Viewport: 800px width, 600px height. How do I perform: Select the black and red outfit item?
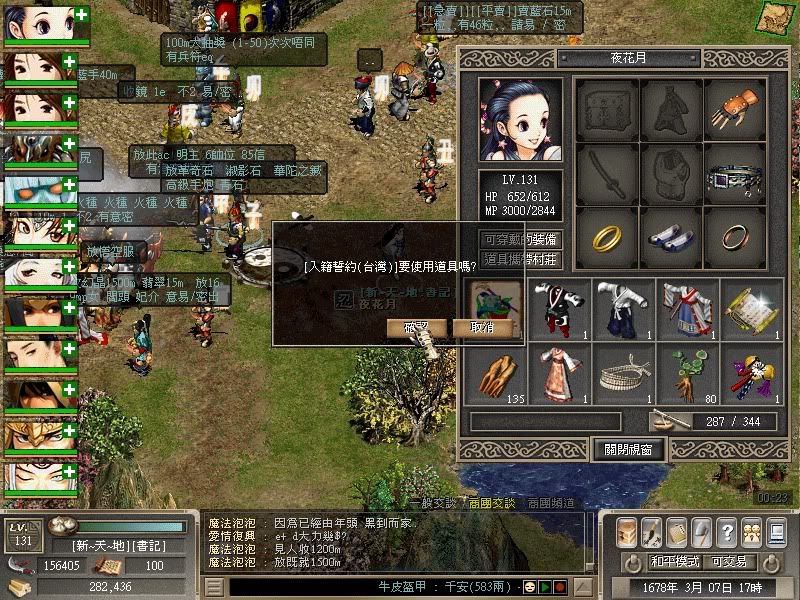559,307
